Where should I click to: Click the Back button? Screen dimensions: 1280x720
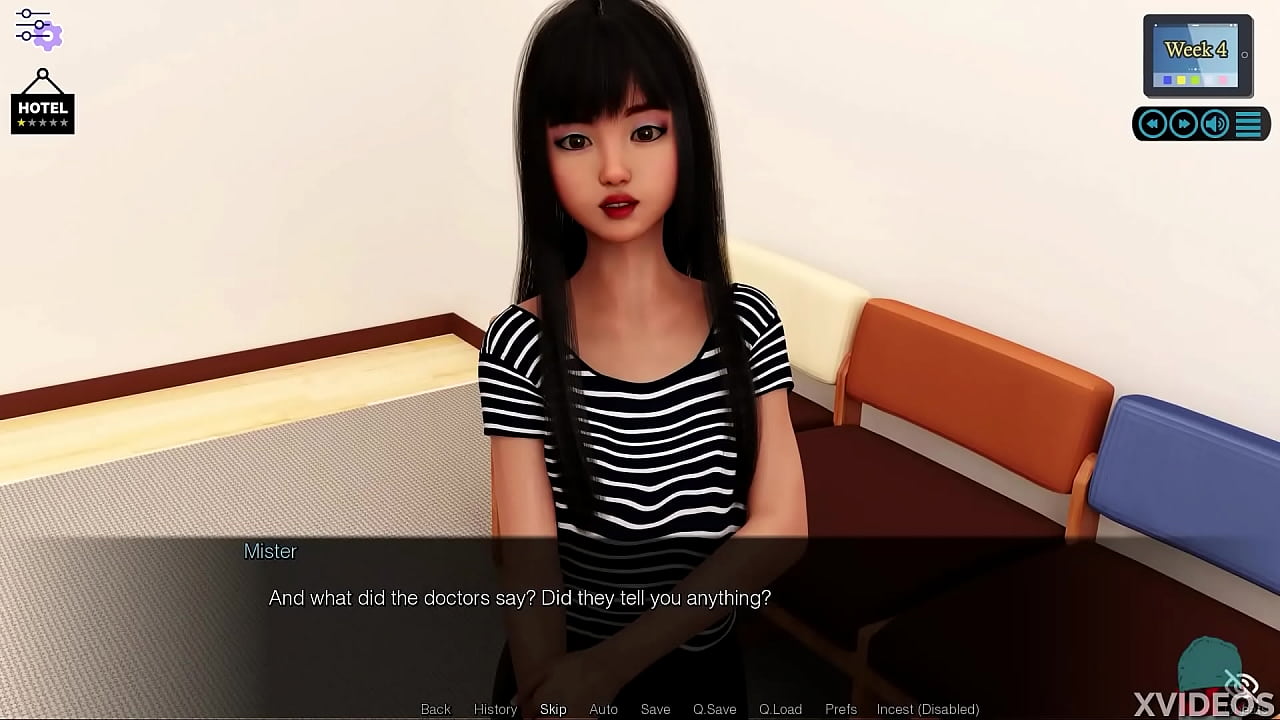(x=435, y=709)
